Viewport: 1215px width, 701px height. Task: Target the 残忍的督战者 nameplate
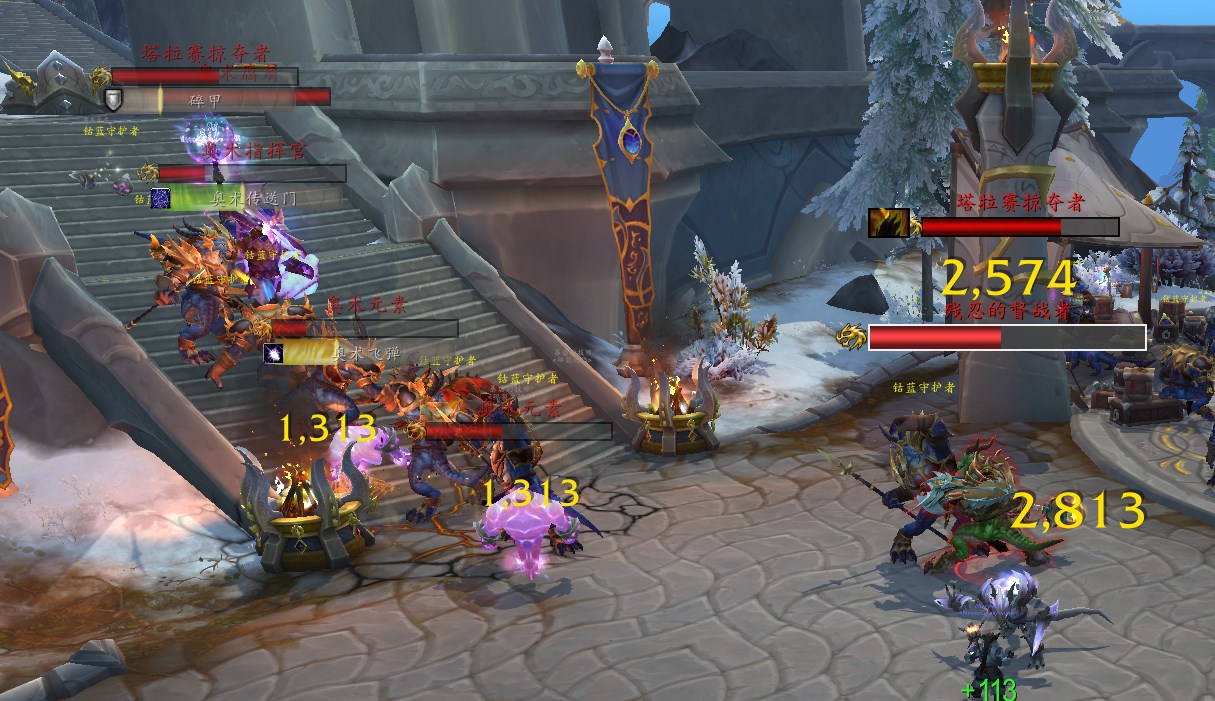click(1006, 337)
